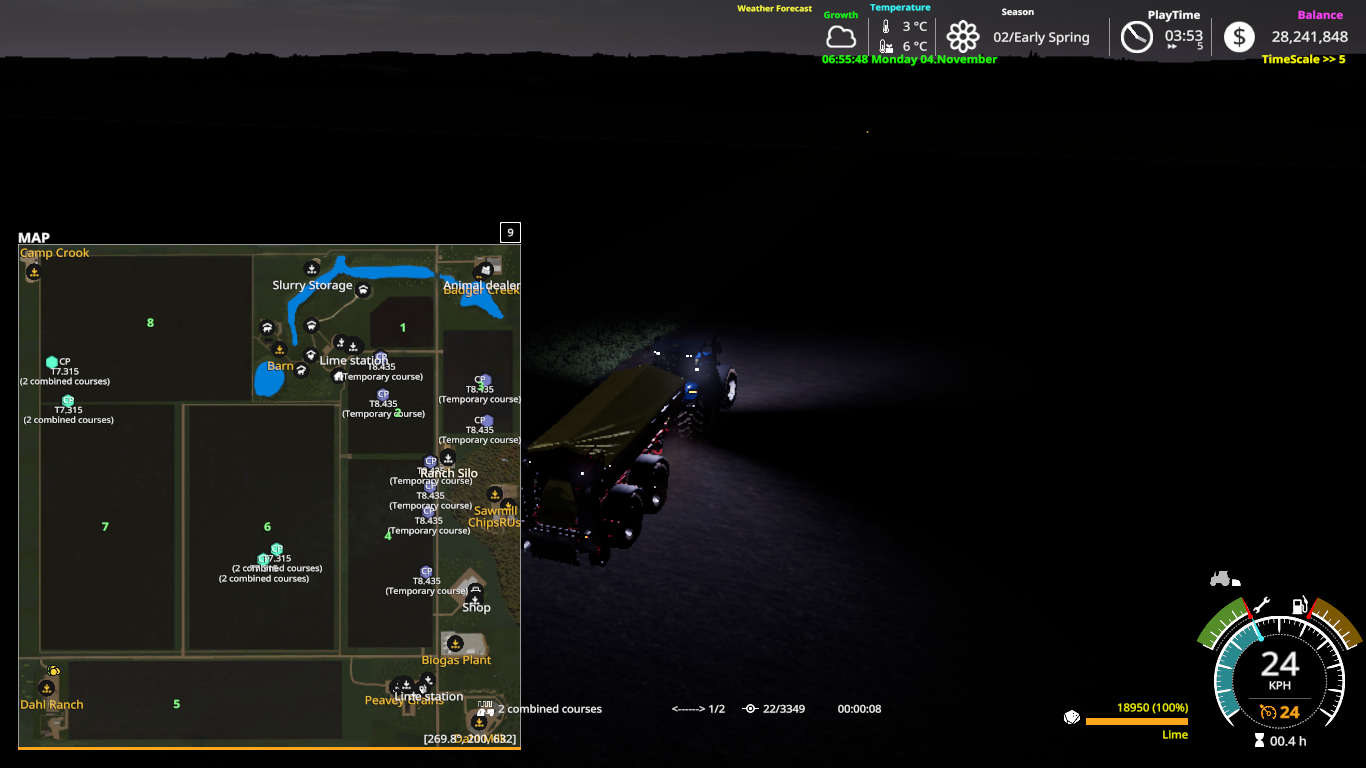Click the Shop label on the map
The width and height of the screenshot is (1366, 768).
477,607
